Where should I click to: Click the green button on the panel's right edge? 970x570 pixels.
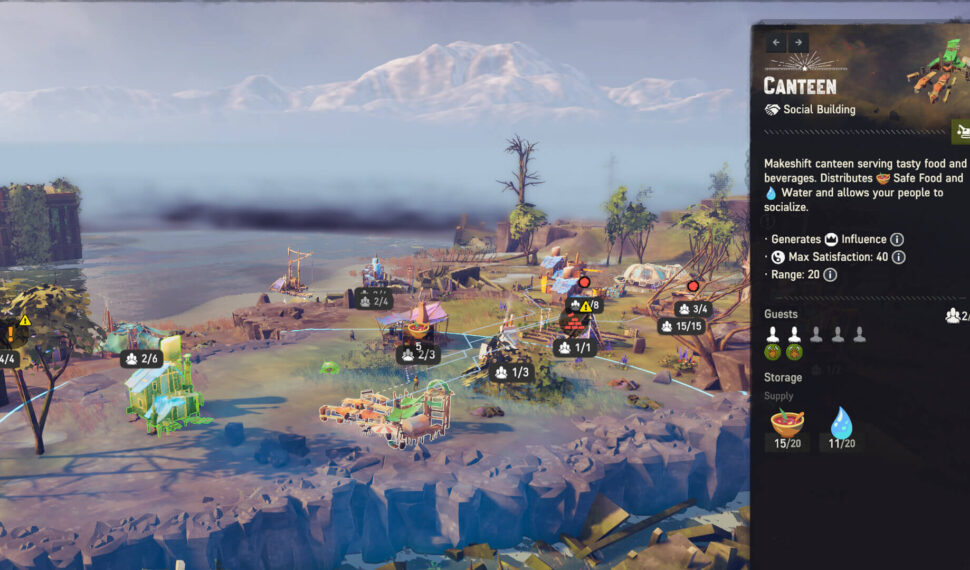click(960, 131)
